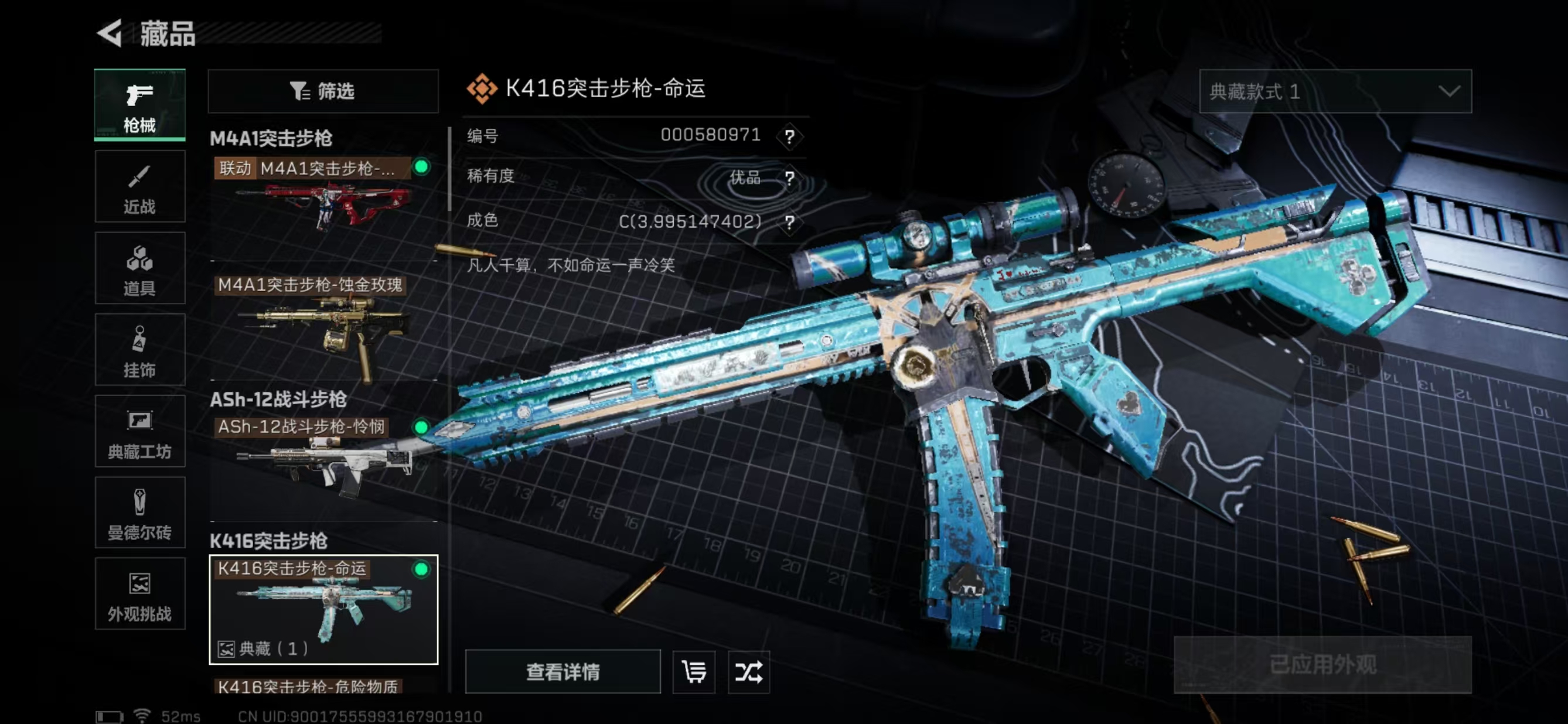Open the 近战 melee category
This screenshot has width=1568, height=724.
[139, 187]
